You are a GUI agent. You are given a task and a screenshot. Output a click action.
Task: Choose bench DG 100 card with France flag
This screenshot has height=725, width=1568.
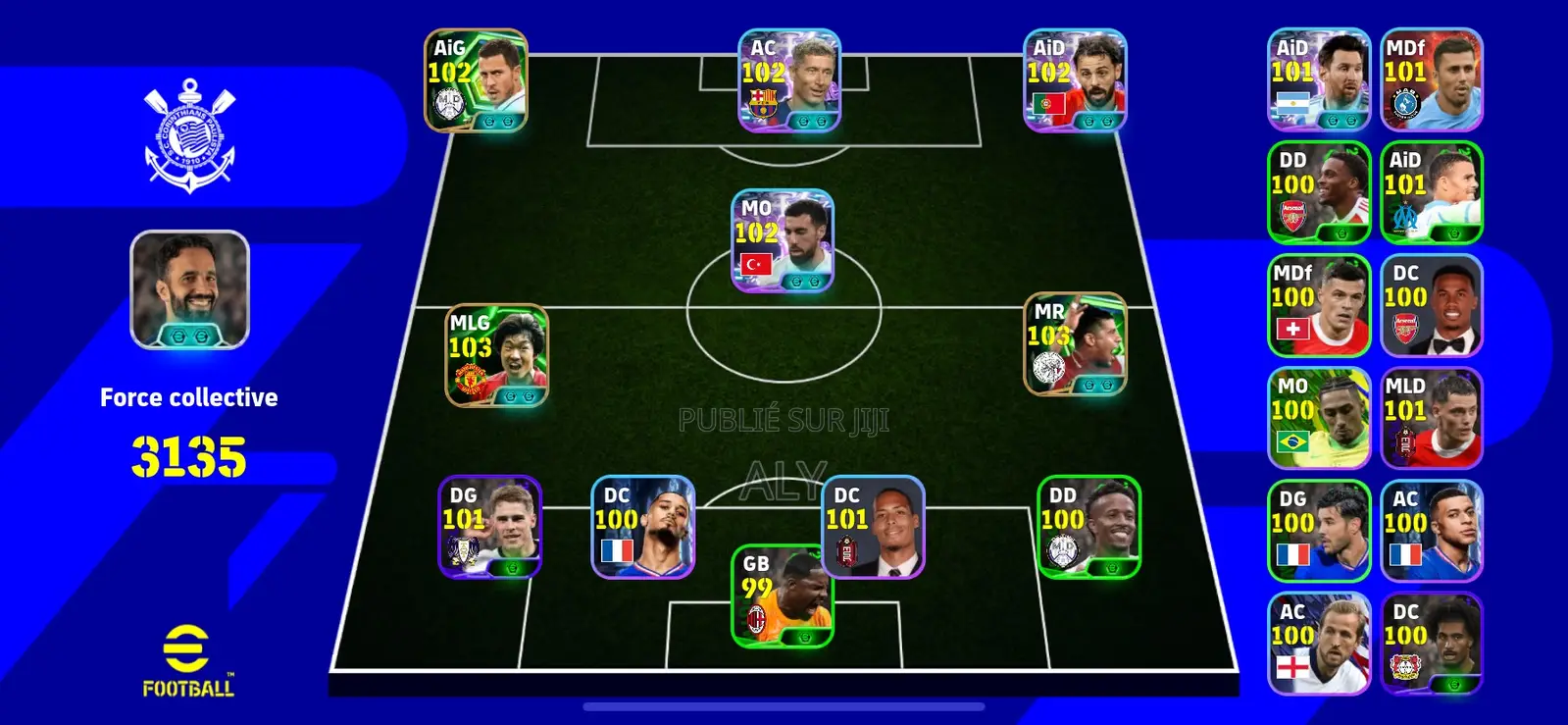pos(1319,532)
